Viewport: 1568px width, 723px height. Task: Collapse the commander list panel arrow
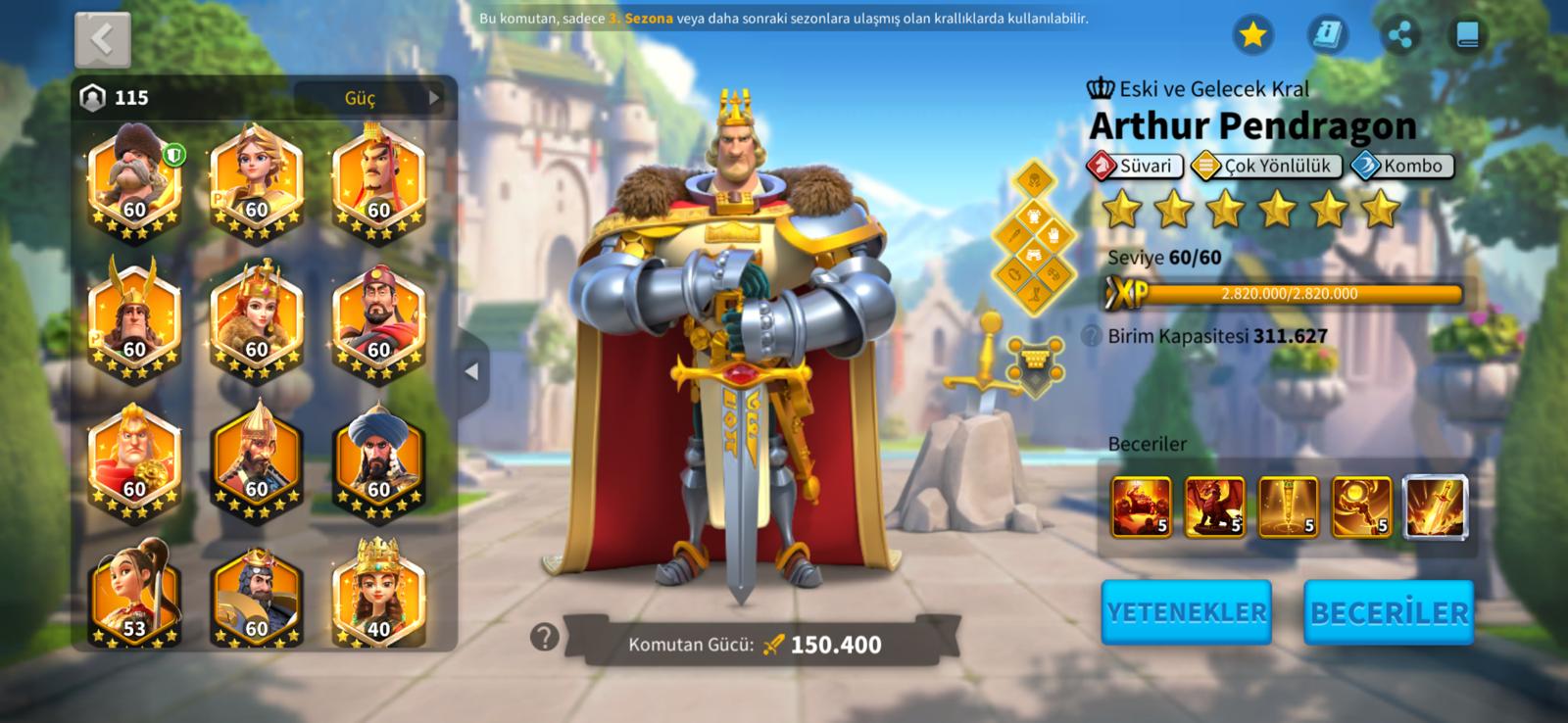click(x=471, y=372)
